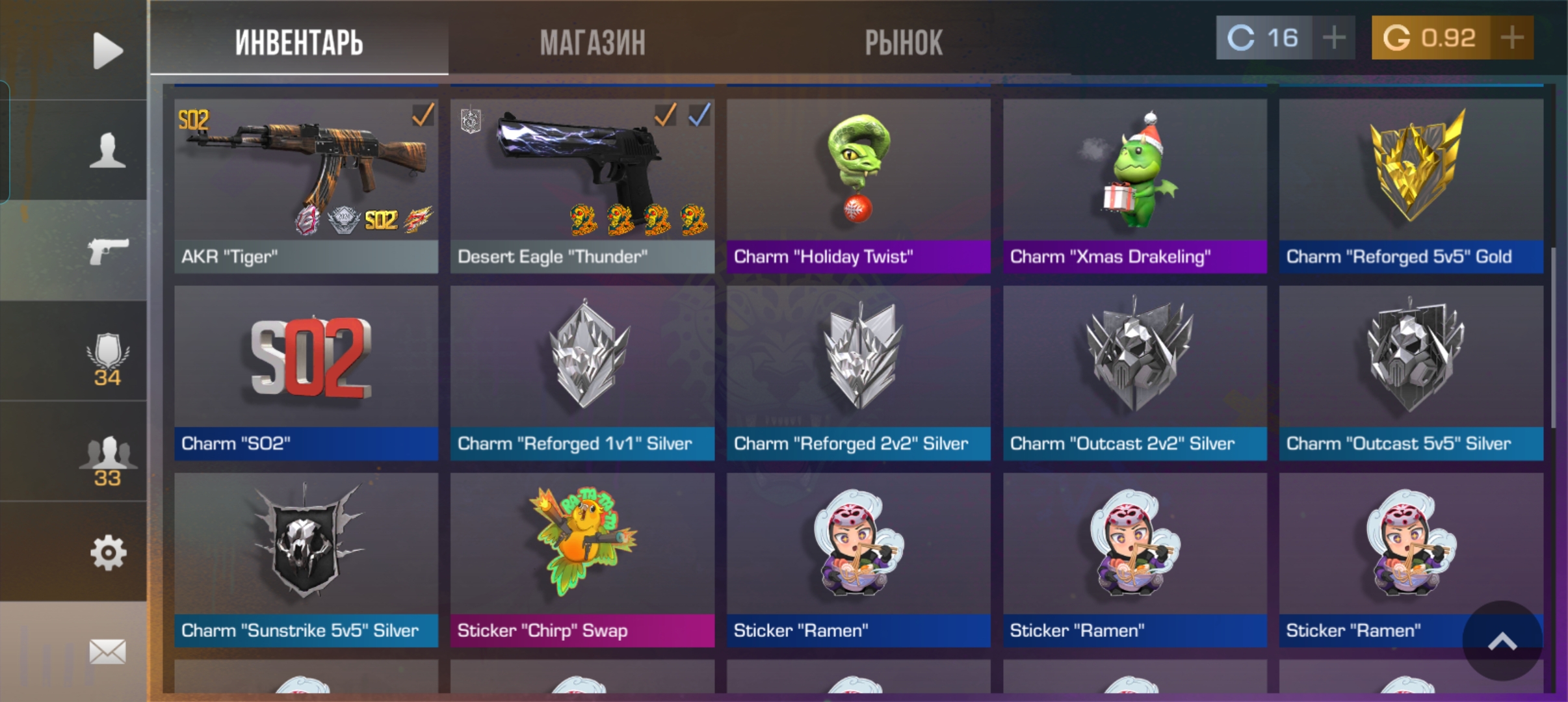Open the pistol weapons section
This screenshot has height=702, width=1568.
[107, 251]
